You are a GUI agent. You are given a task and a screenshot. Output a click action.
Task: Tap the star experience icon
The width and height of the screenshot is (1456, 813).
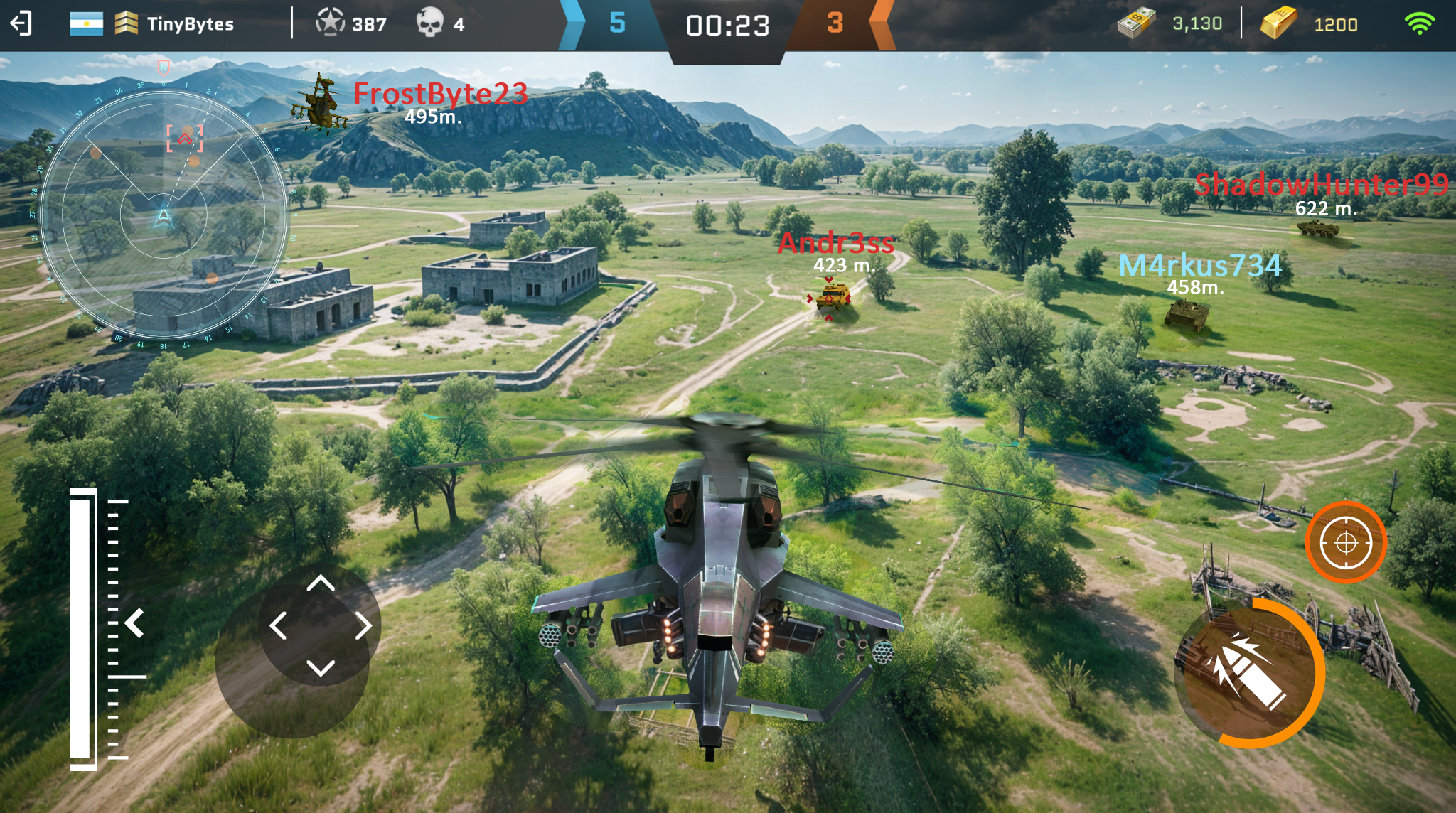tap(330, 23)
